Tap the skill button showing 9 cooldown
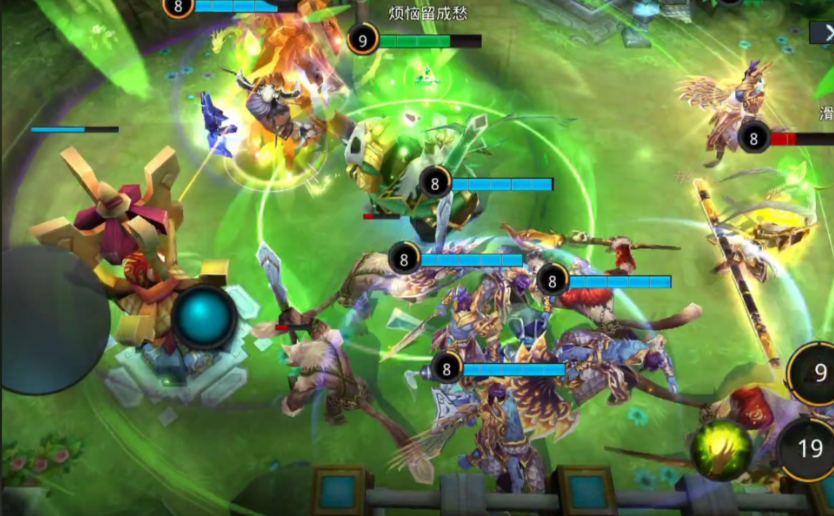The image size is (834, 516). [x=815, y=374]
